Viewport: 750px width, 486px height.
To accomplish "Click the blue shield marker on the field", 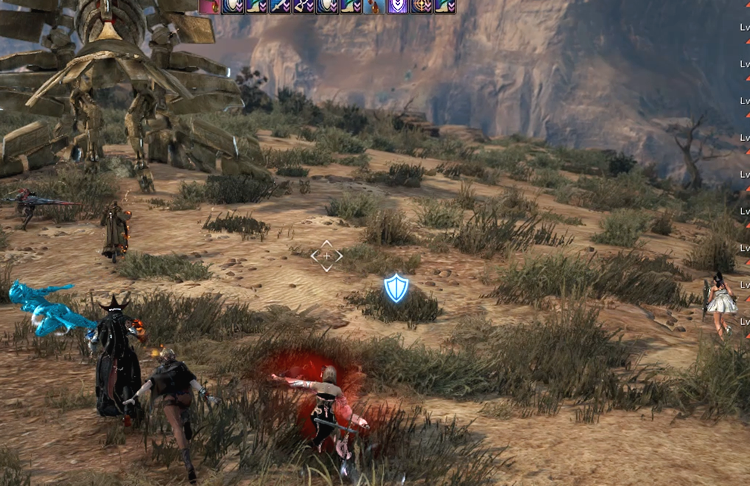I will (397, 289).
